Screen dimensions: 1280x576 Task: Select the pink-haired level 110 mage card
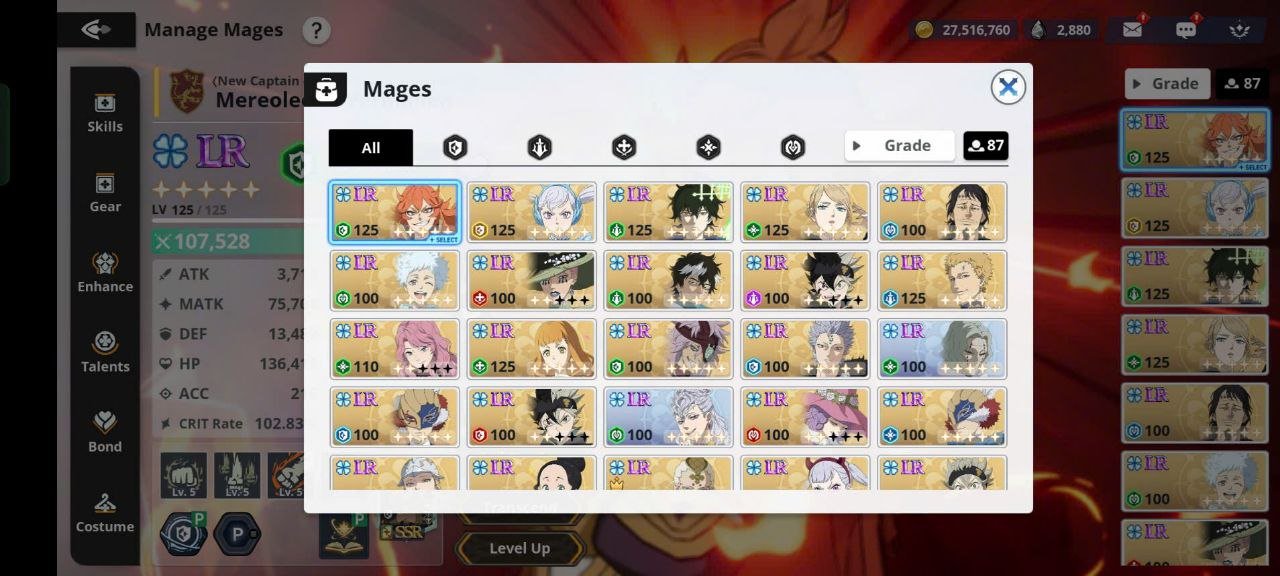click(x=395, y=349)
